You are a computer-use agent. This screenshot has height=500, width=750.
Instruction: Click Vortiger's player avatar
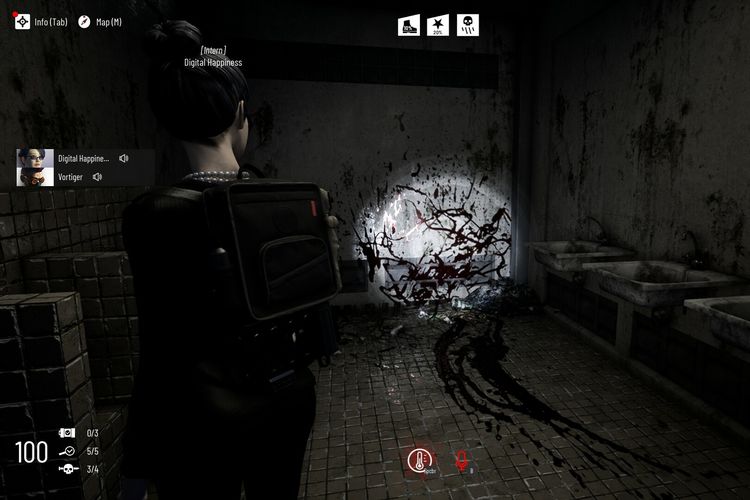tap(35, 177)
